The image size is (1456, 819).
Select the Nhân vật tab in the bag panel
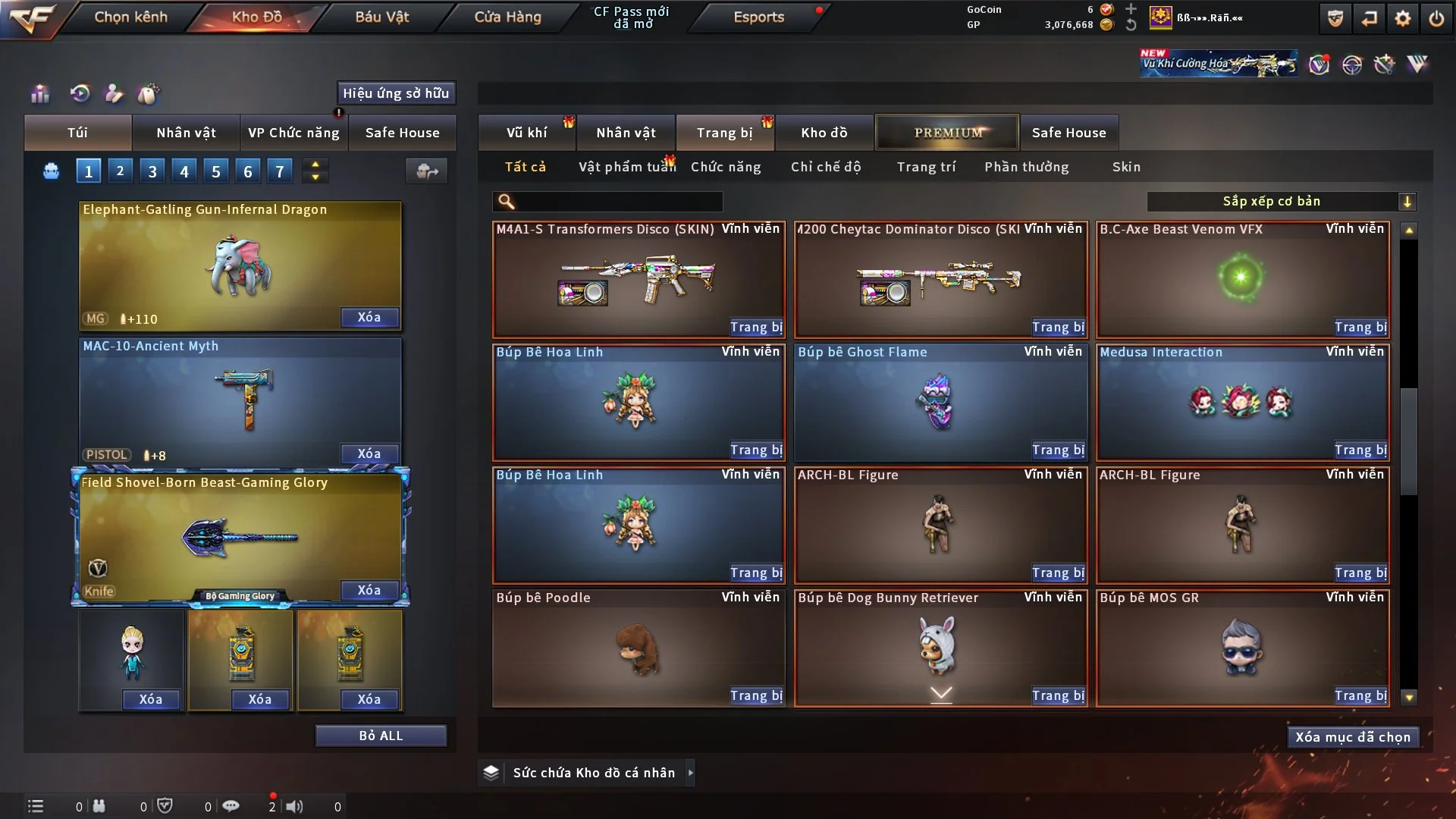186,133
